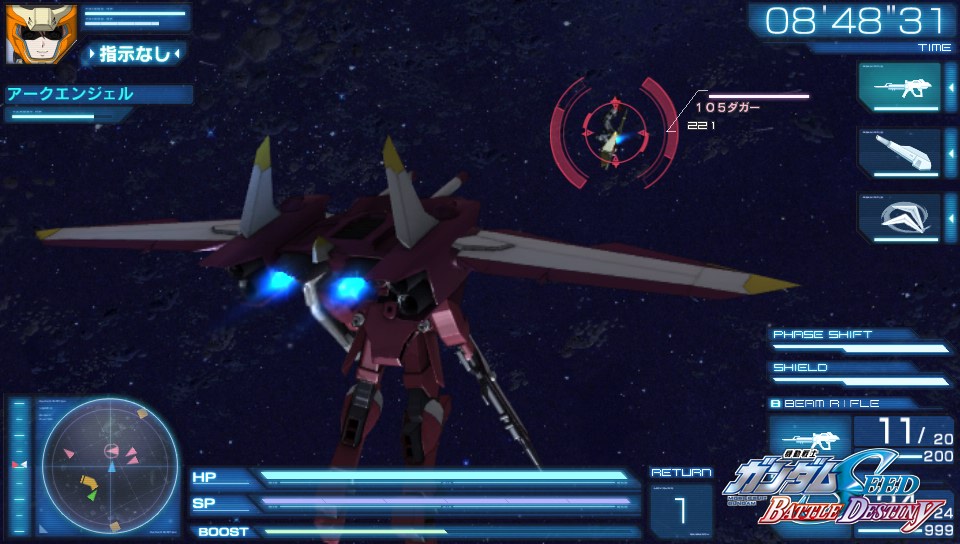Pick the boomerang weapon slot
The image size is (960, 544).
point(899,217)
